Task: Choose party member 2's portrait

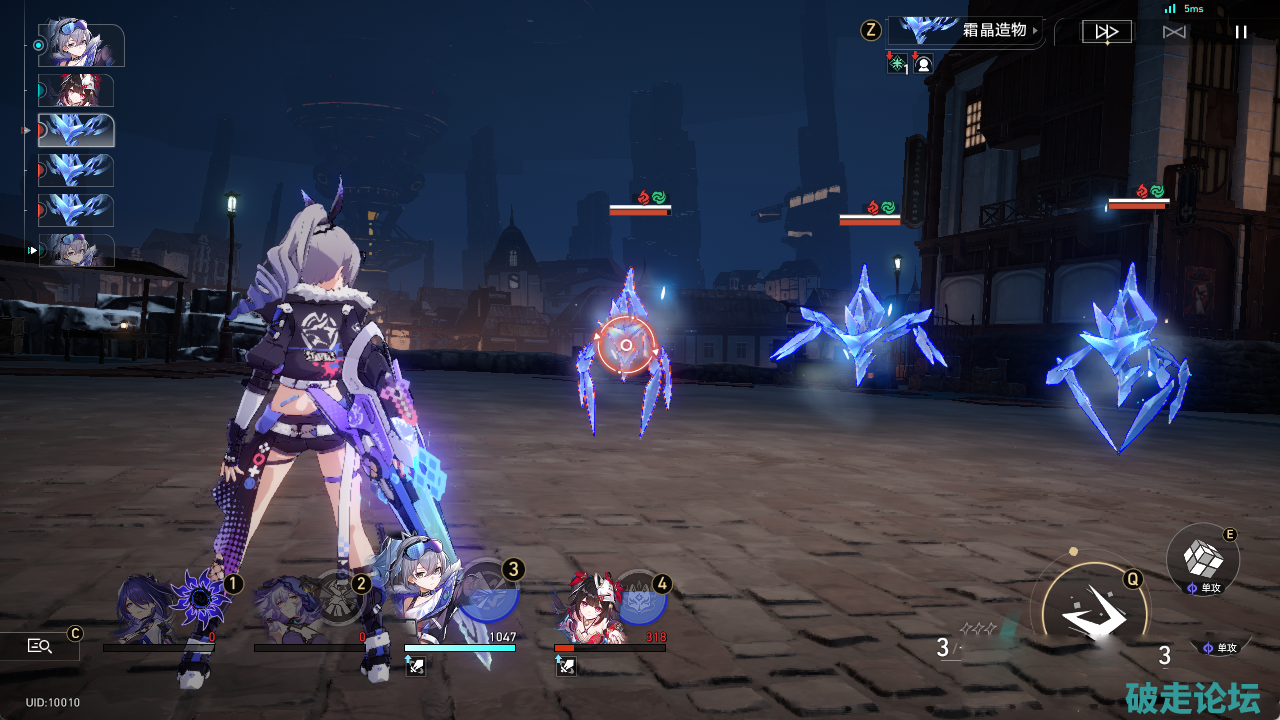Action: (x=290, y=606)
